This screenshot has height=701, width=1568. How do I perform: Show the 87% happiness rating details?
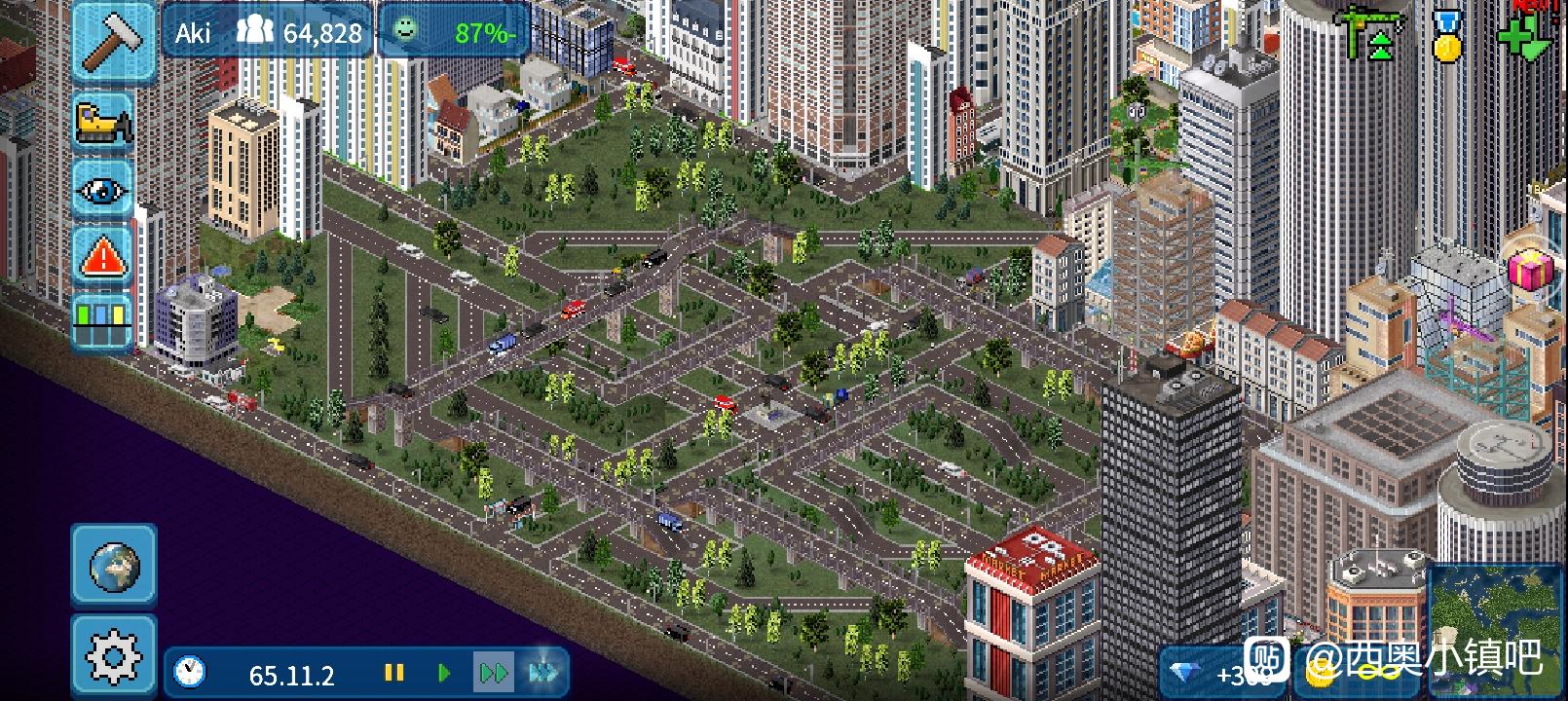[454, 33]
